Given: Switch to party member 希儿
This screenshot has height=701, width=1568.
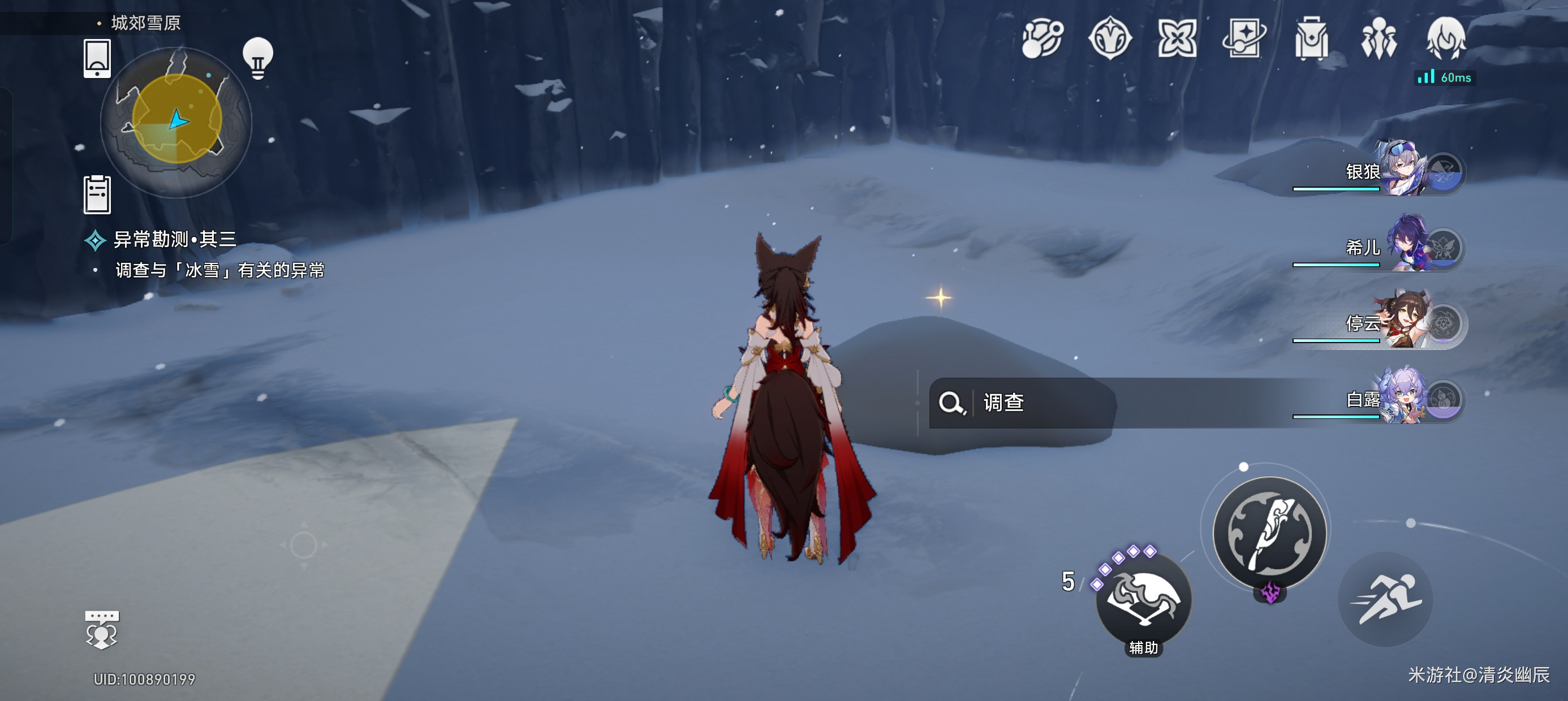Looking at the screenshot, I should click(1400, 246).
